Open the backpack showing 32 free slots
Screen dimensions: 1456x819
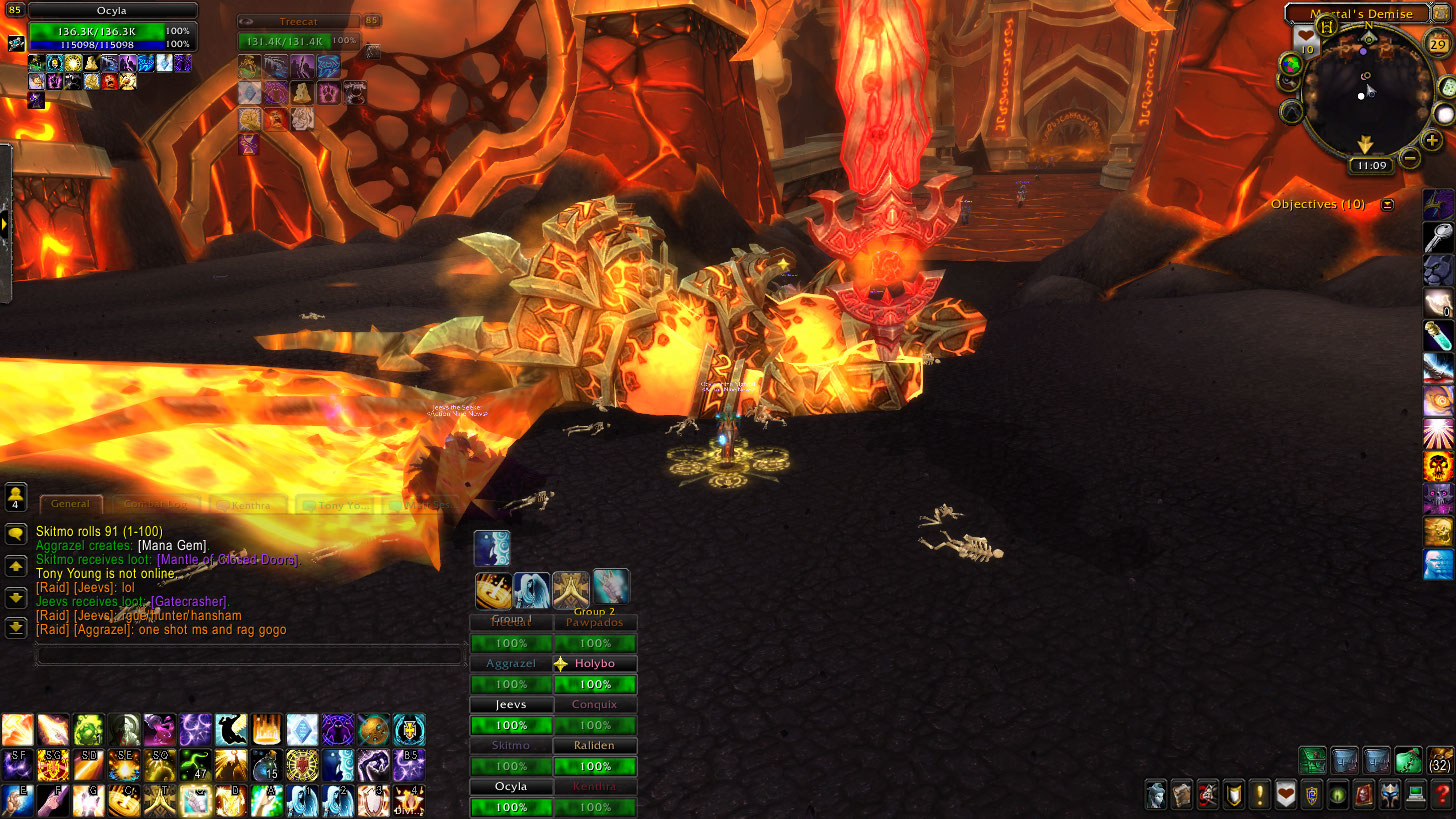(x=1440, y=761)
